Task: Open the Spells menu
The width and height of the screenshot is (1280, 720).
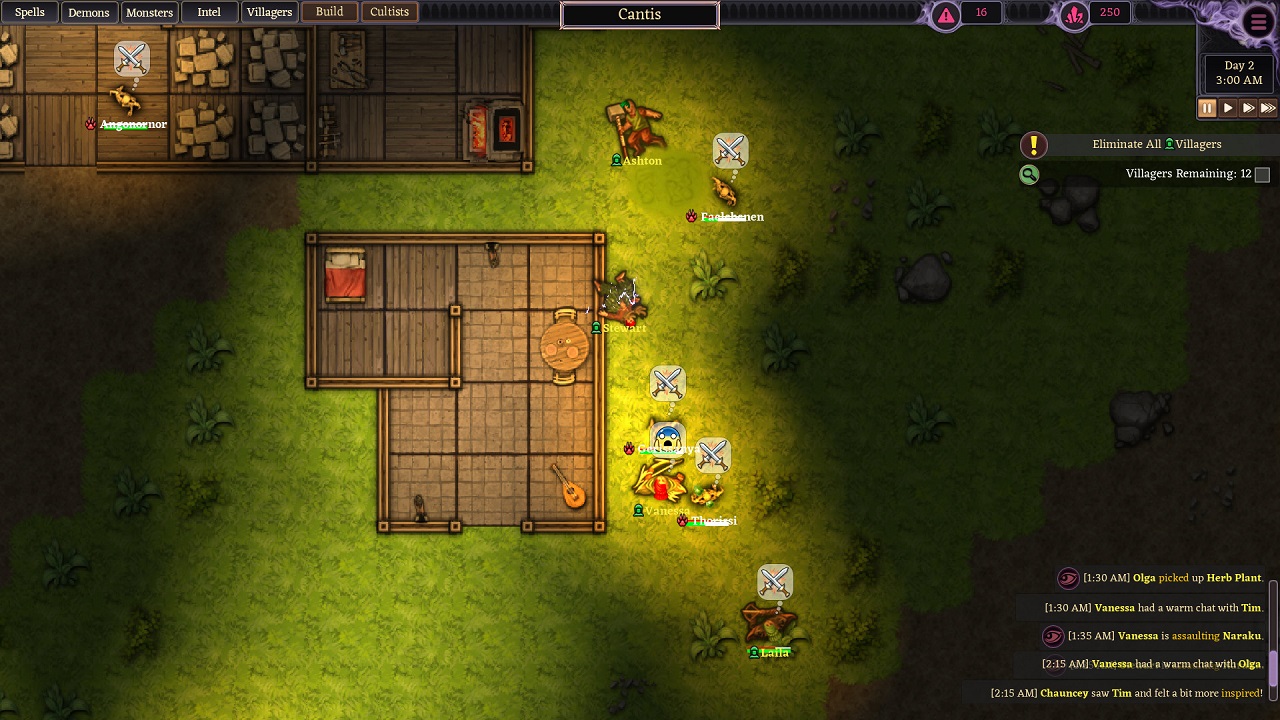Action: (x=30, y=12)
